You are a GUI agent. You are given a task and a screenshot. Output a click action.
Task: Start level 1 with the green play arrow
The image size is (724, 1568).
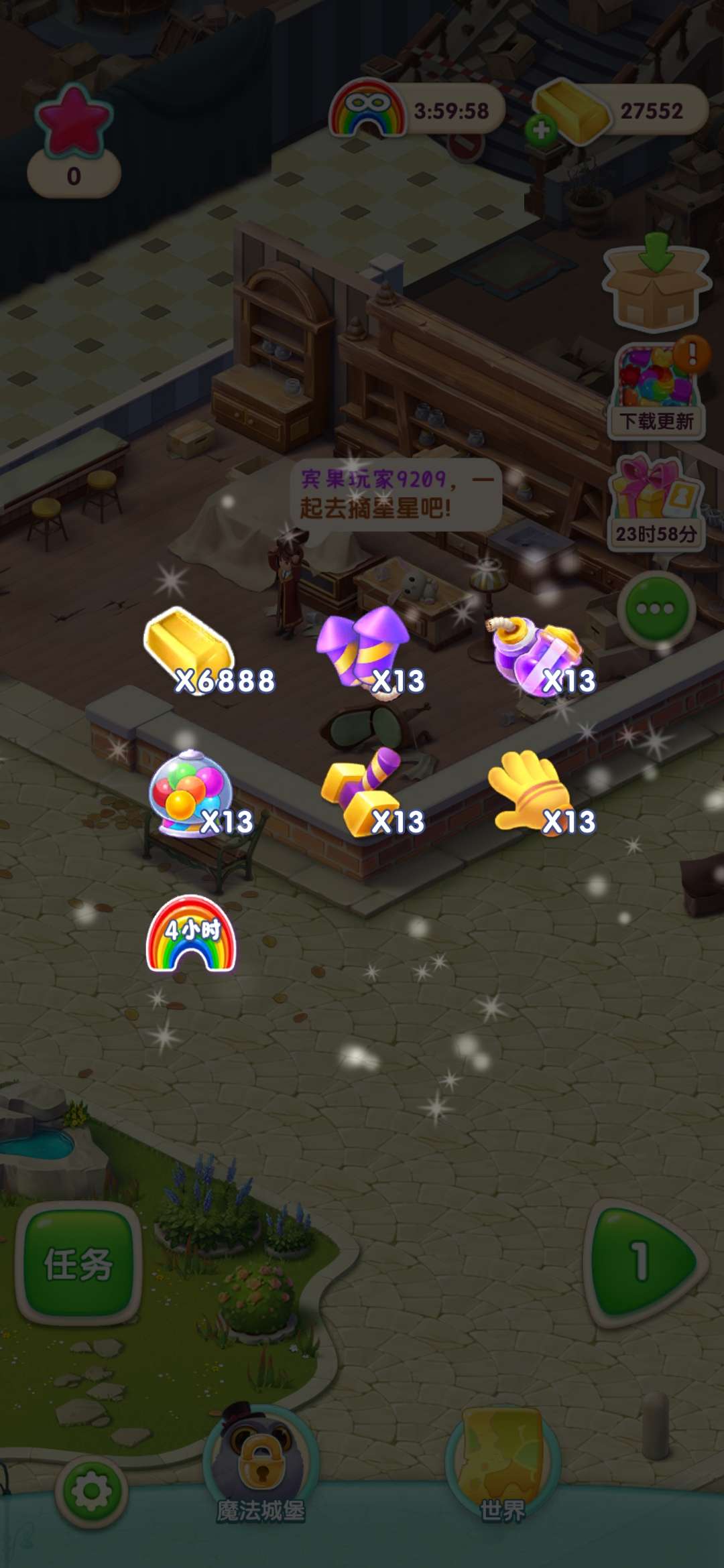(x=643, y=1262)
